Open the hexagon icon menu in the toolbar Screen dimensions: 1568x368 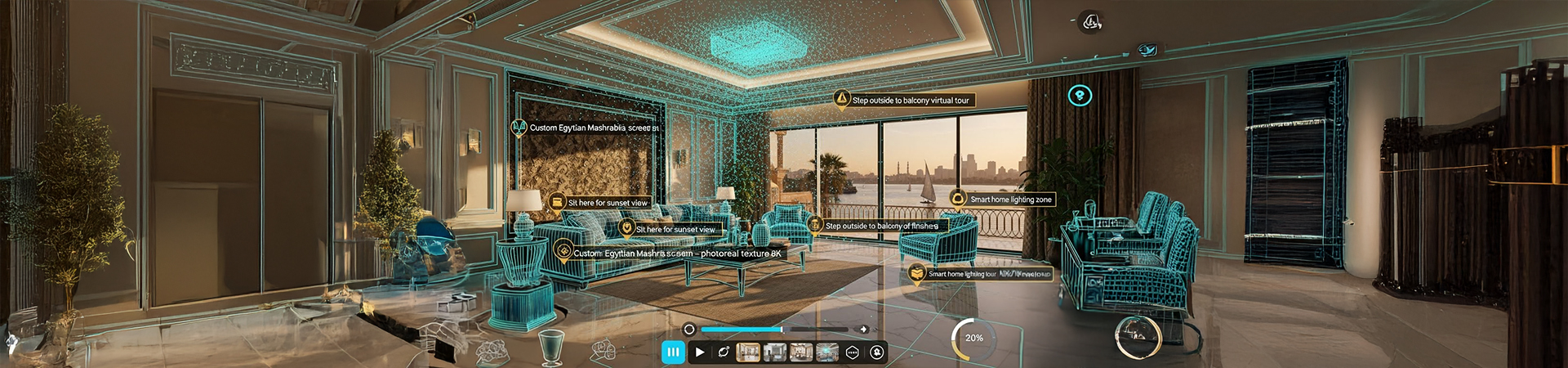[853, 352]
